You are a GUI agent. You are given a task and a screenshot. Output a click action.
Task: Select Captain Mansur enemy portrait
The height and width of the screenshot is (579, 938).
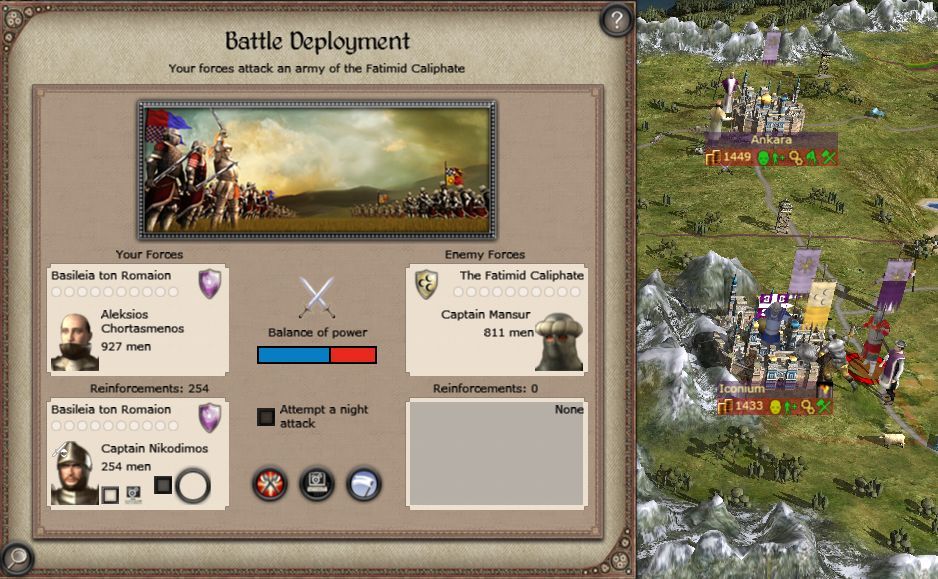coord(559,342)
